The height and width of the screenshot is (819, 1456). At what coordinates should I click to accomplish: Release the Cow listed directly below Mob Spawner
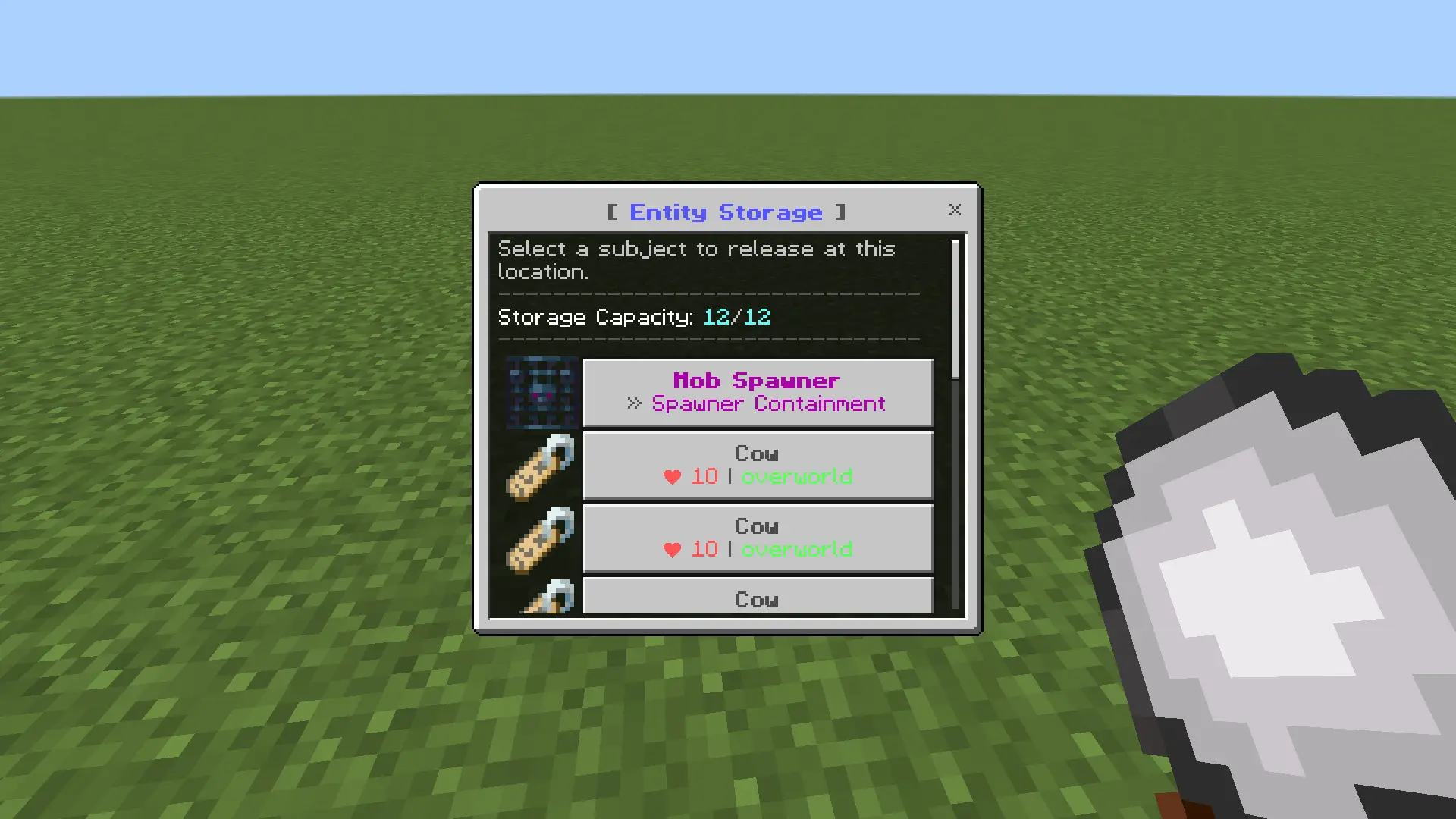click(x=757, y=465)
